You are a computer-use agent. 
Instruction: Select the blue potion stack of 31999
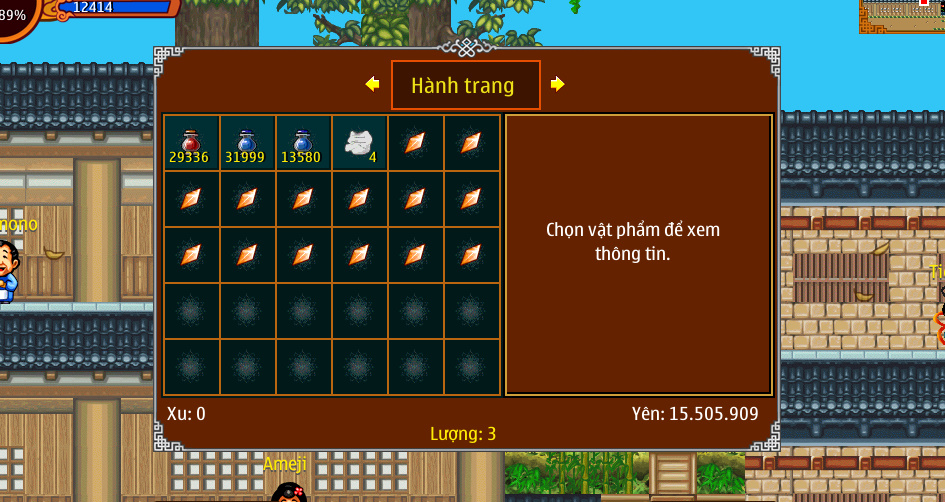(247, 143)
